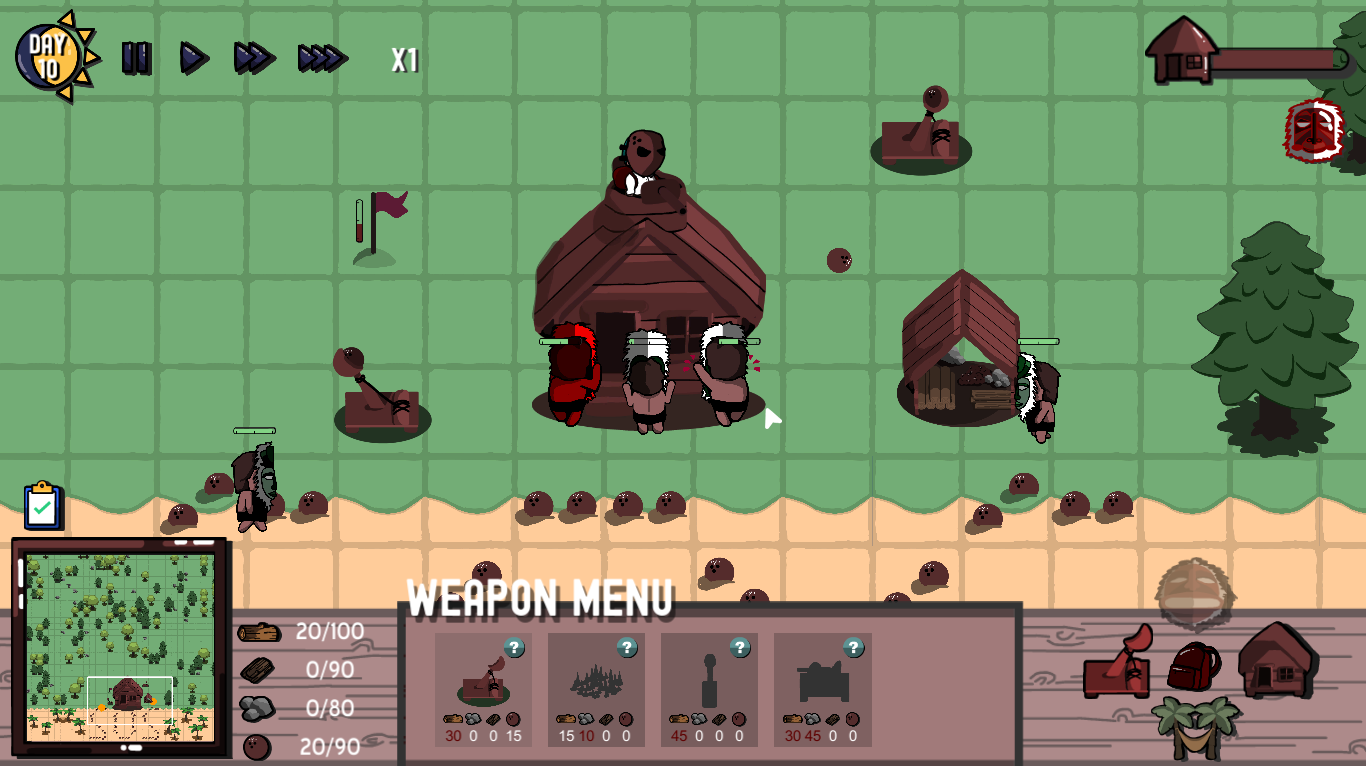Set game speed to normal play
The height and width of the screenshot is (766, 1366).
[x=194, y=58]
